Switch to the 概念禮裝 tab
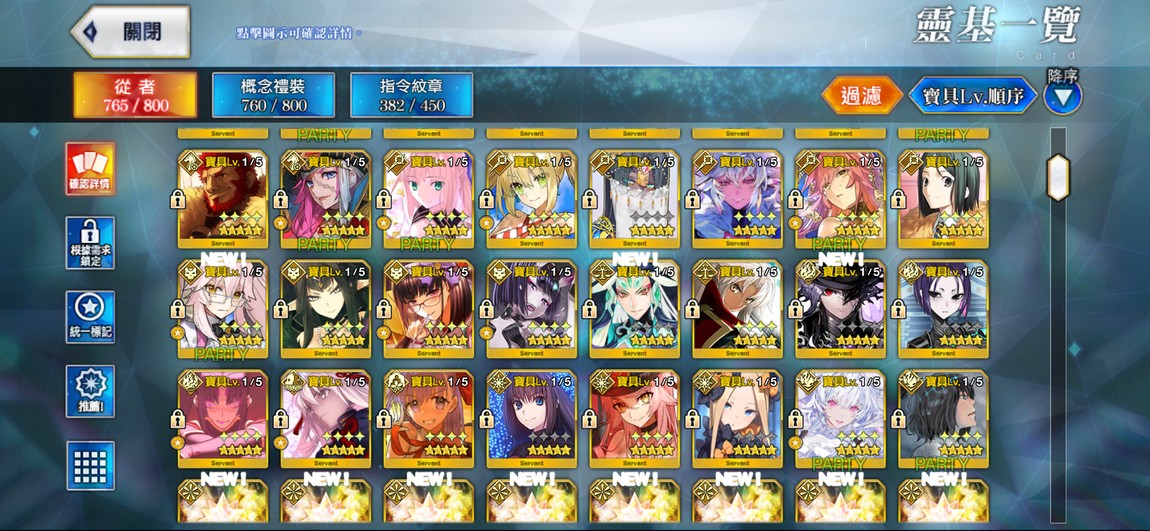Viewport: 1150px width, 531px height. point(273,95)
